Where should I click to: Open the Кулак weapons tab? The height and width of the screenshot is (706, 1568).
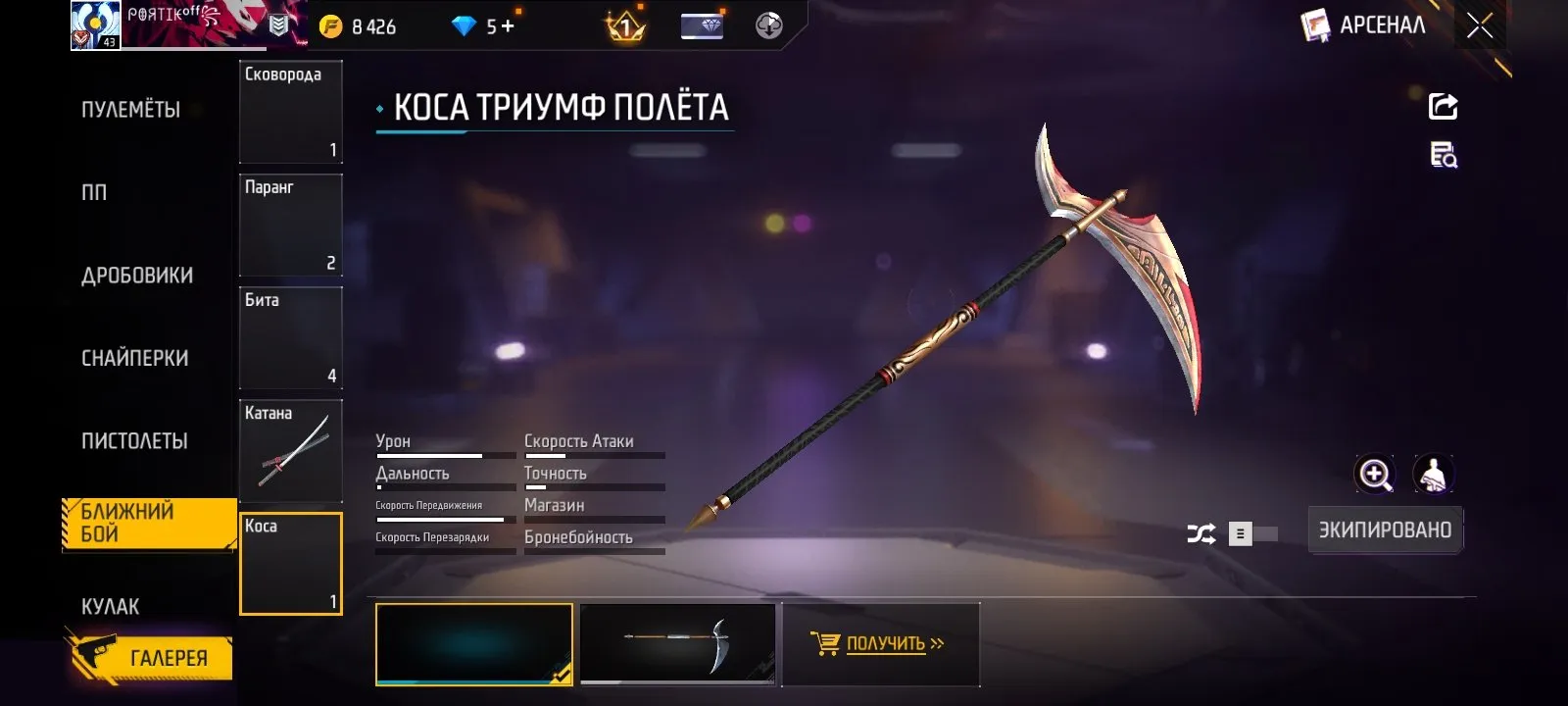click(111, 606)
